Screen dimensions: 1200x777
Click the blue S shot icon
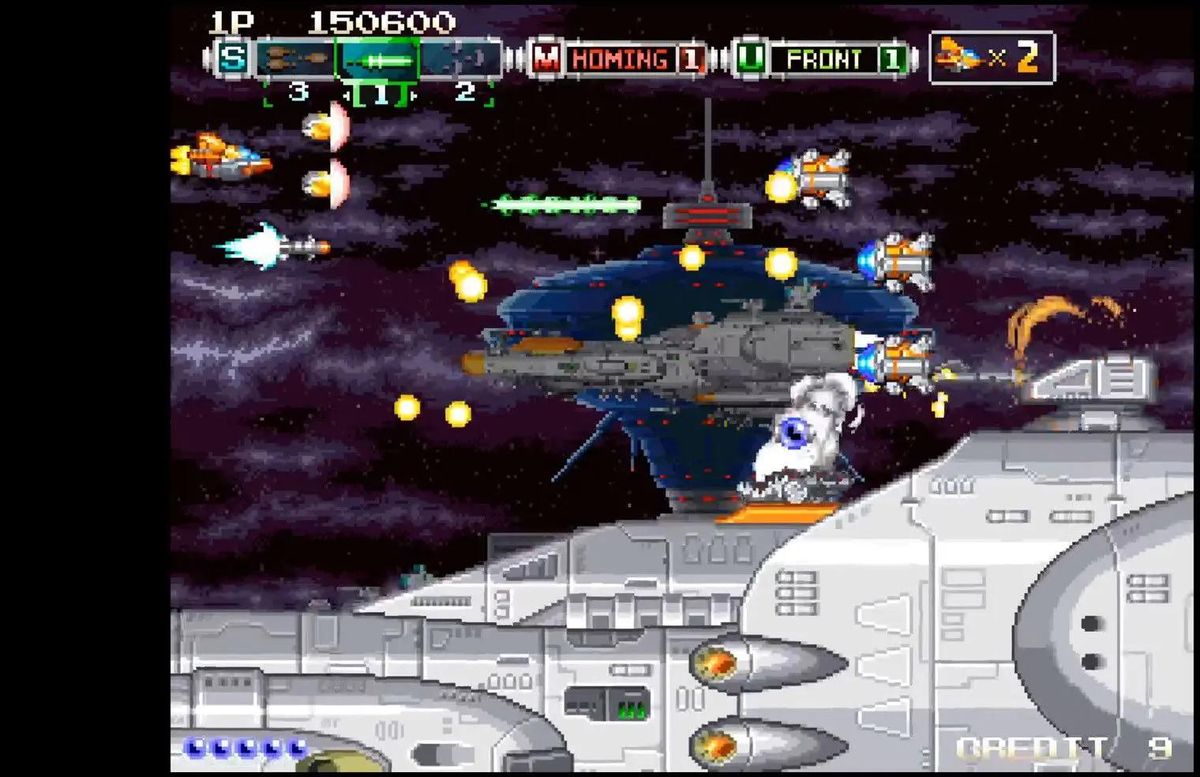[232, 58]
